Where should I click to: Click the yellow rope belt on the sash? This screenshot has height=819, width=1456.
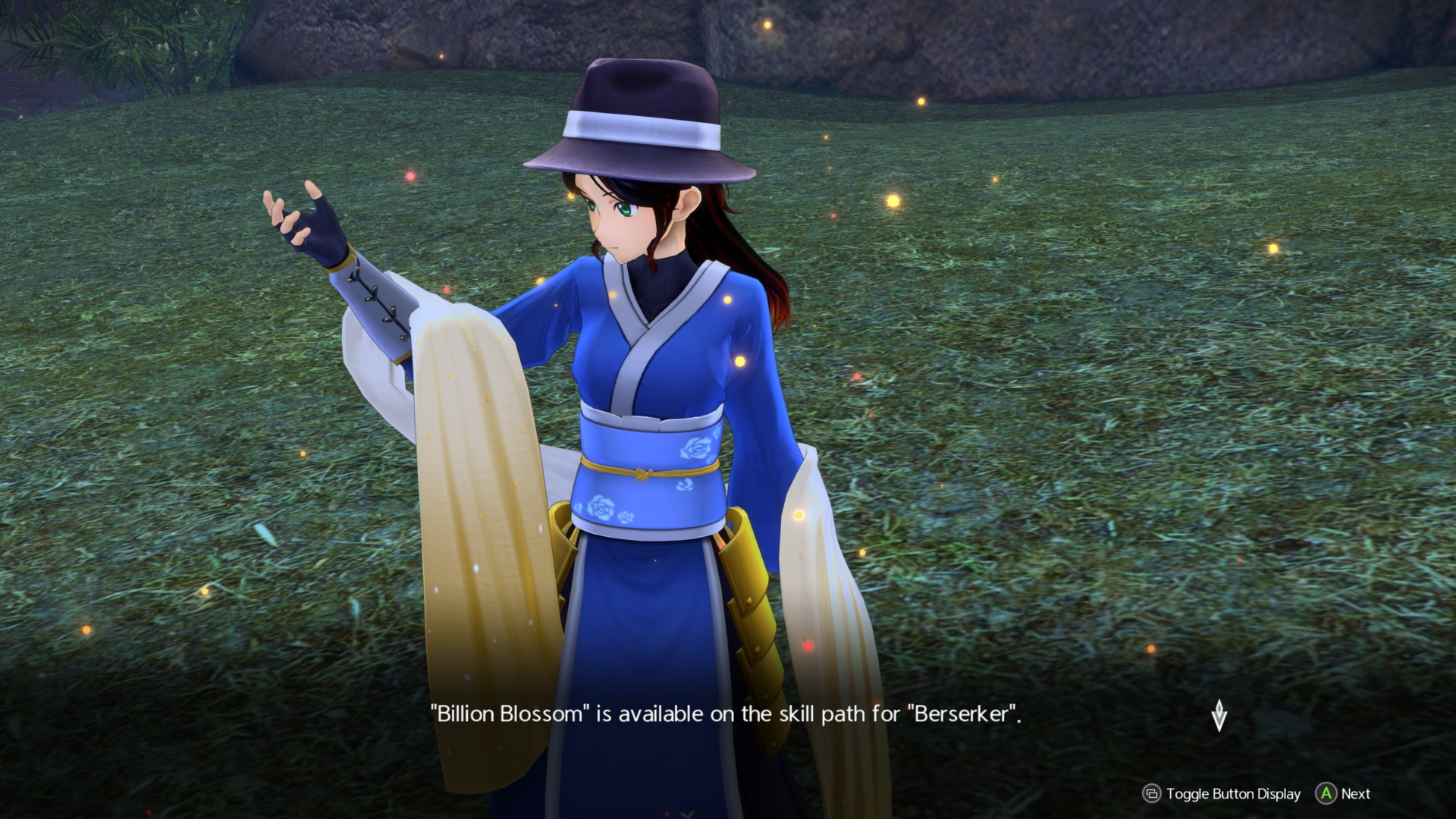[x=643, y=474]
